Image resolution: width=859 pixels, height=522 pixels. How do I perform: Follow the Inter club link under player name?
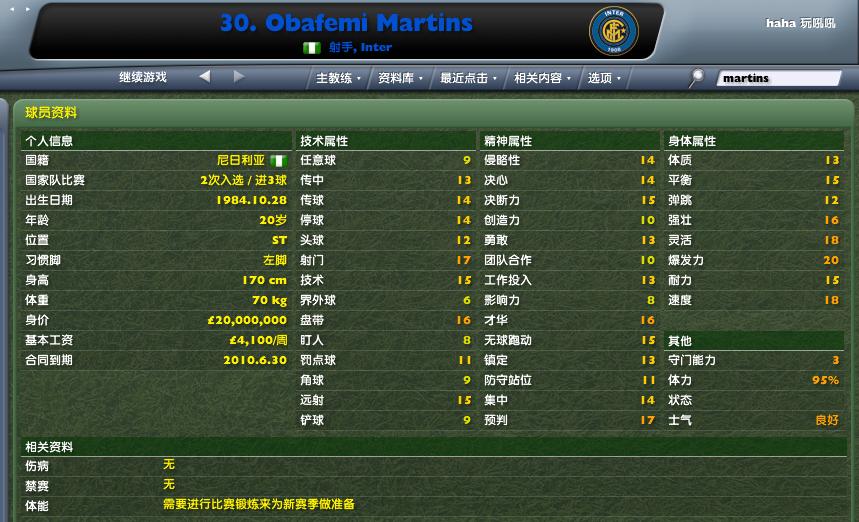coord(376,47)
